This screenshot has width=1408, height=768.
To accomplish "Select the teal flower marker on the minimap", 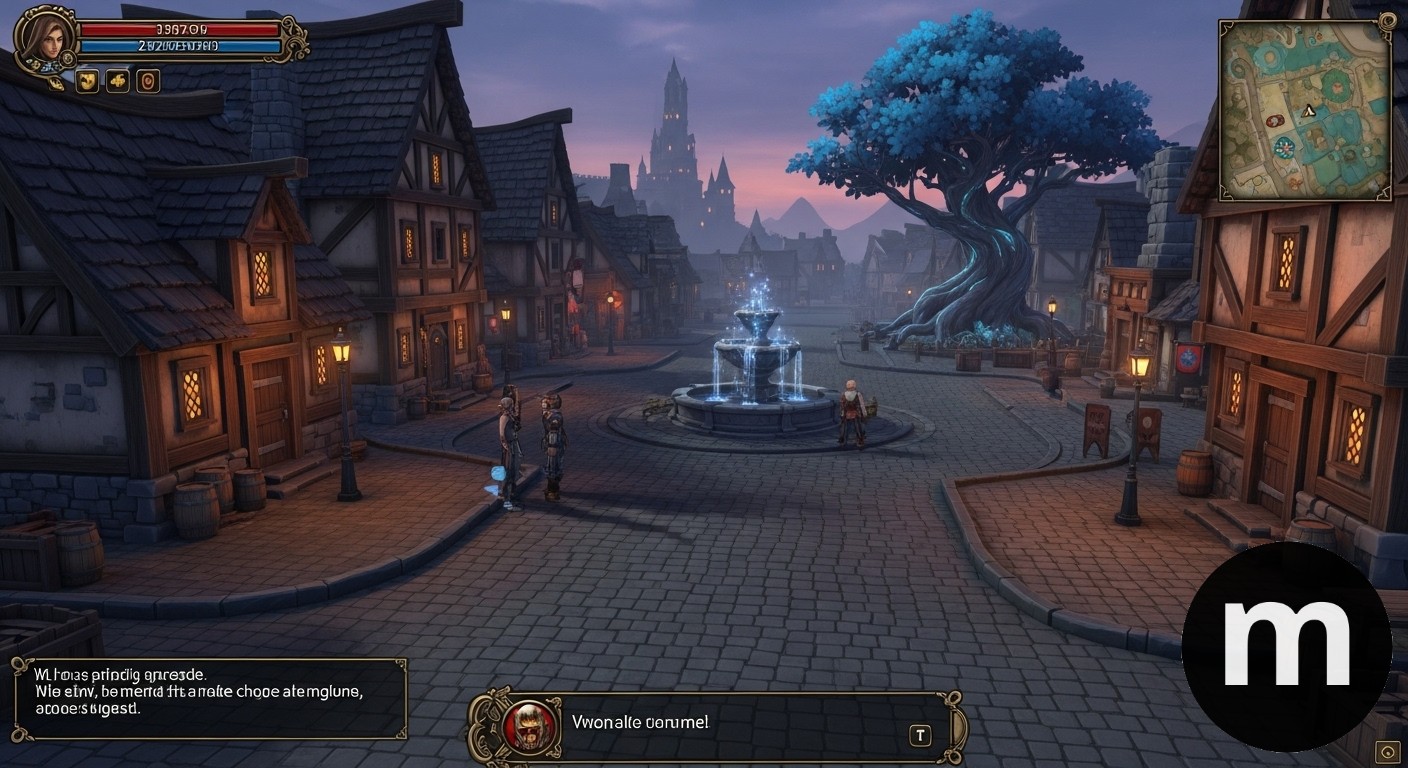I will [1285, 149].
